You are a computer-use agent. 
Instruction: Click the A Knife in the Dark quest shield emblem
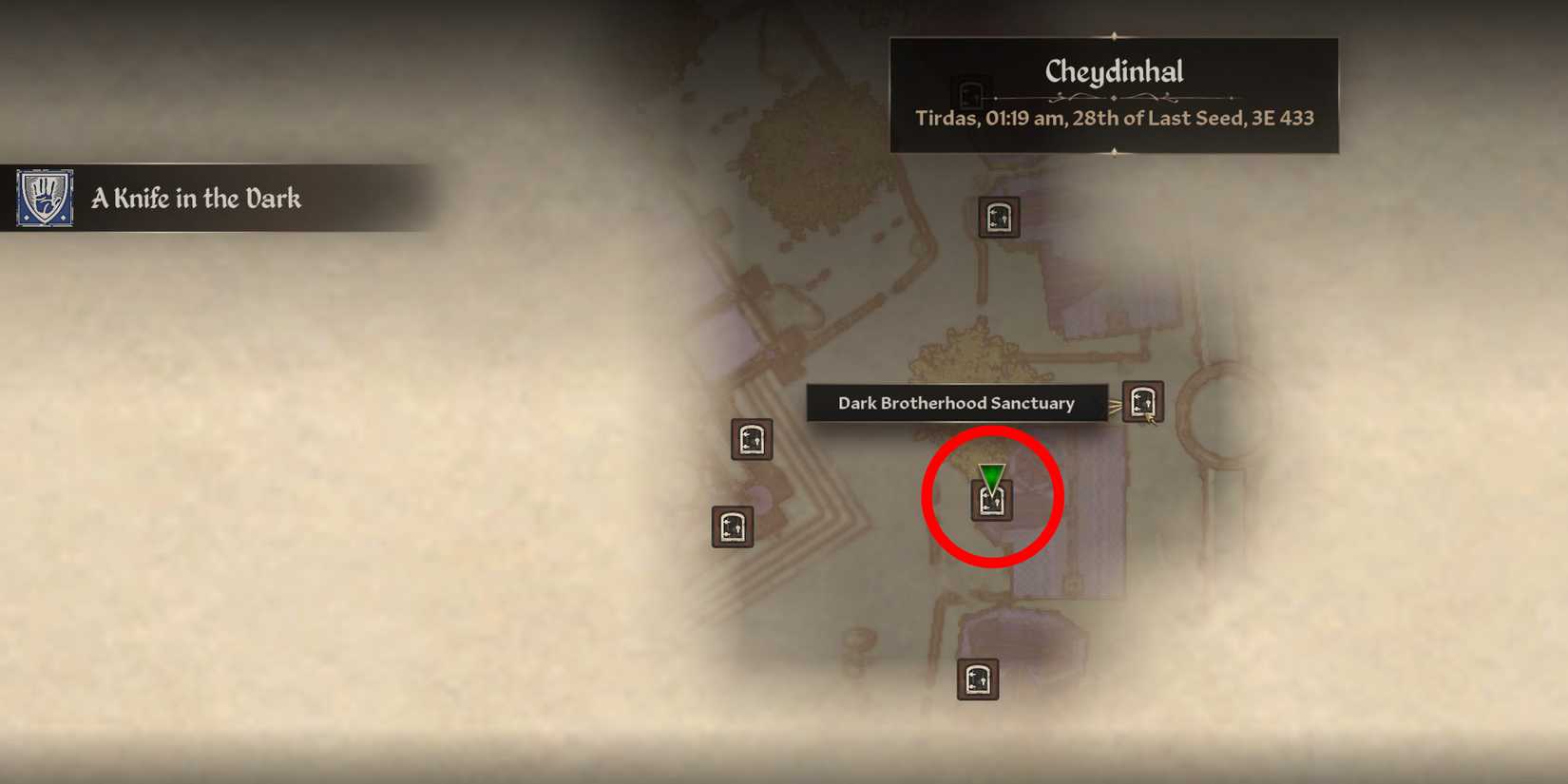45,199
